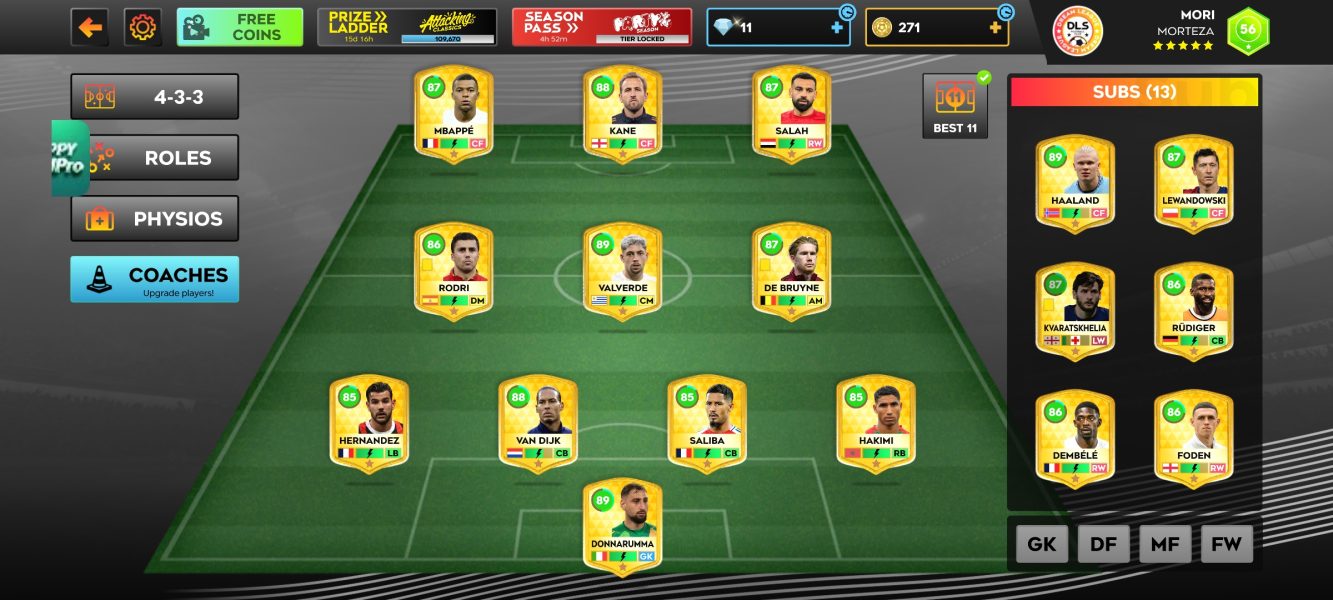Open Coaches to upgrade players
The height and width of the screenshot is (600, 1333).
[155, 279]
